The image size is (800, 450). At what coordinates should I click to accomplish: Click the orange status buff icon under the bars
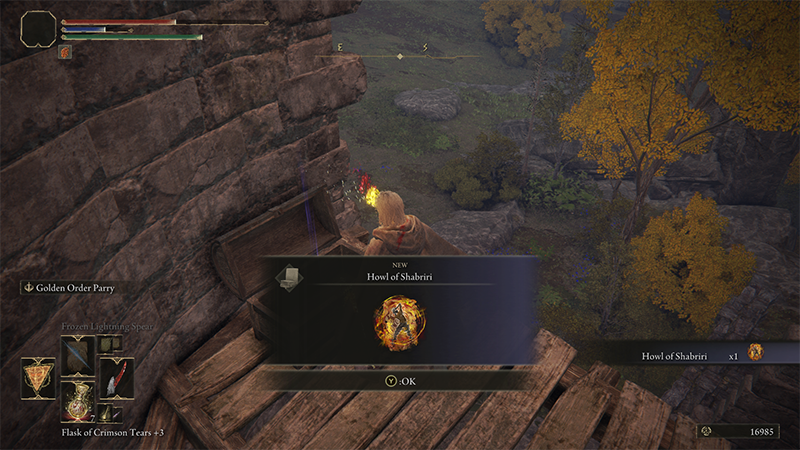[67, 51]
